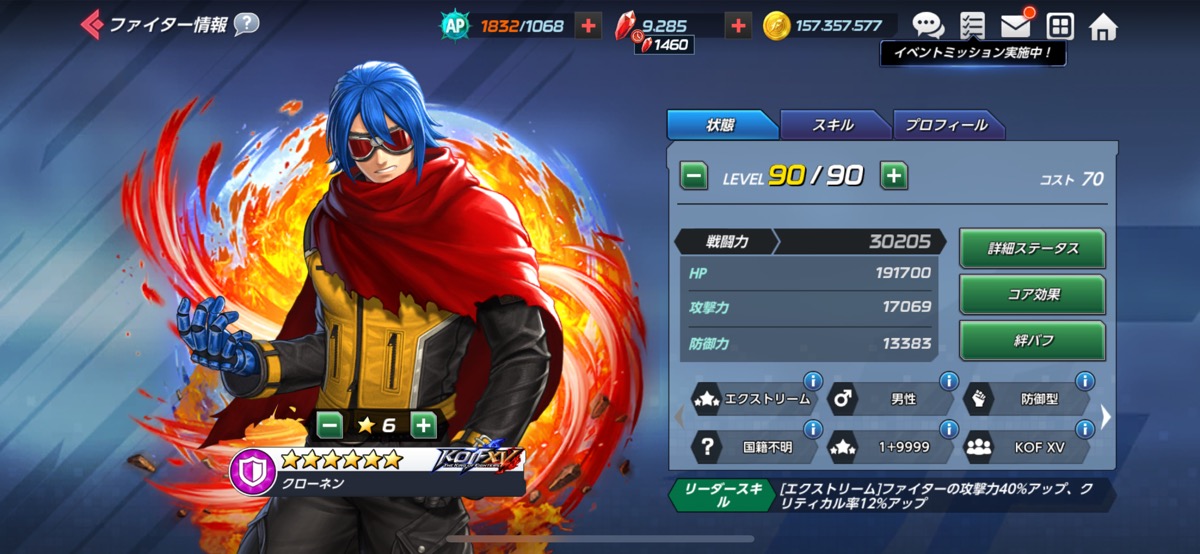Buy rubies with the plus button

[738, 26]
